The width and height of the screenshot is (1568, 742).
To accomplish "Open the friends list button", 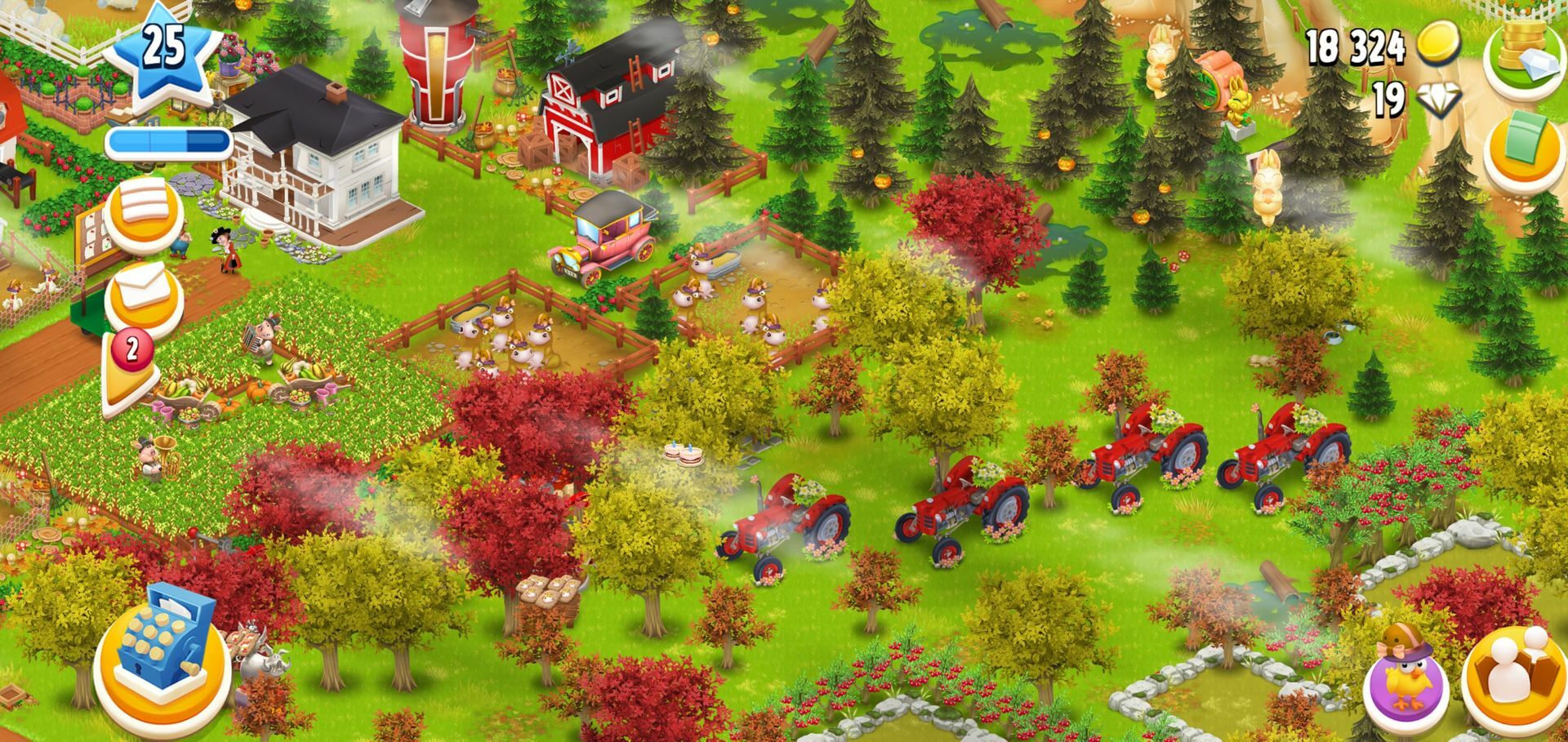I will [1515, 678].
